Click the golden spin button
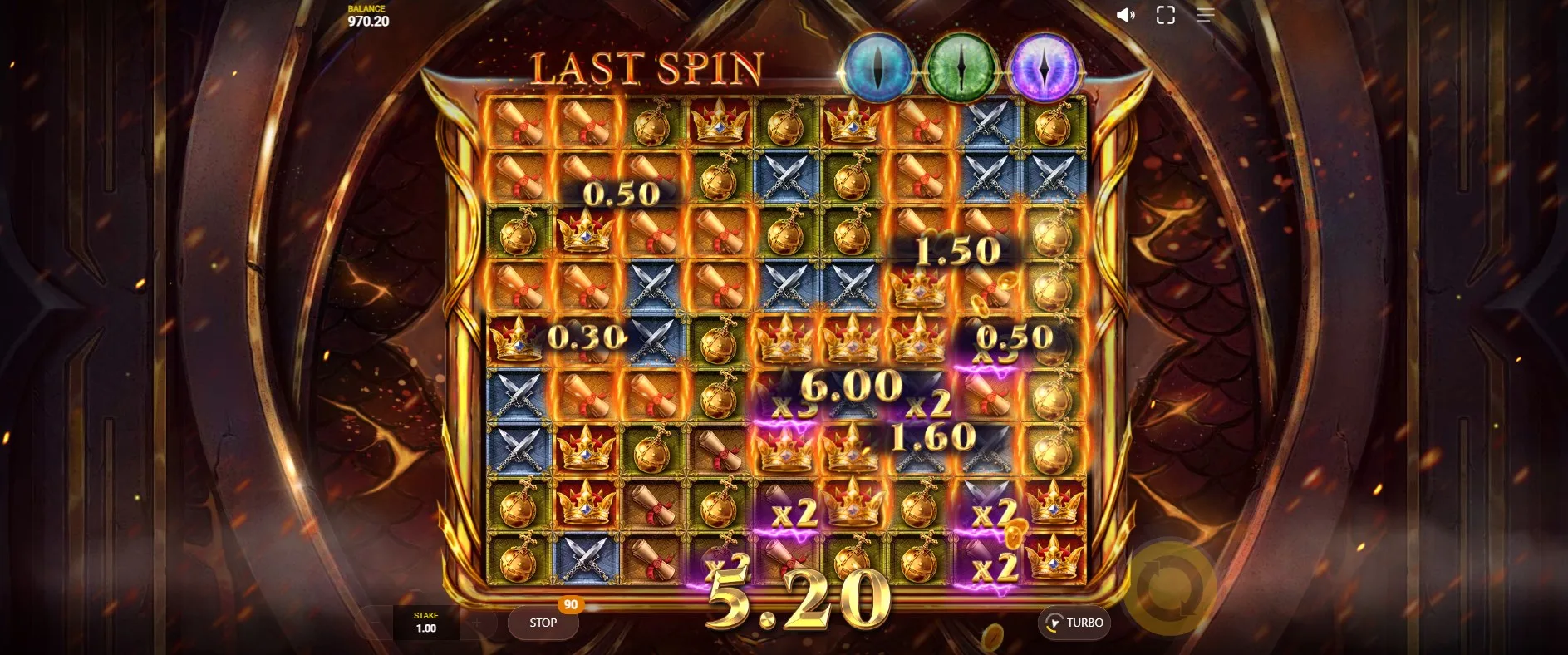The image size is (1568, 655). click(1170, 588)
